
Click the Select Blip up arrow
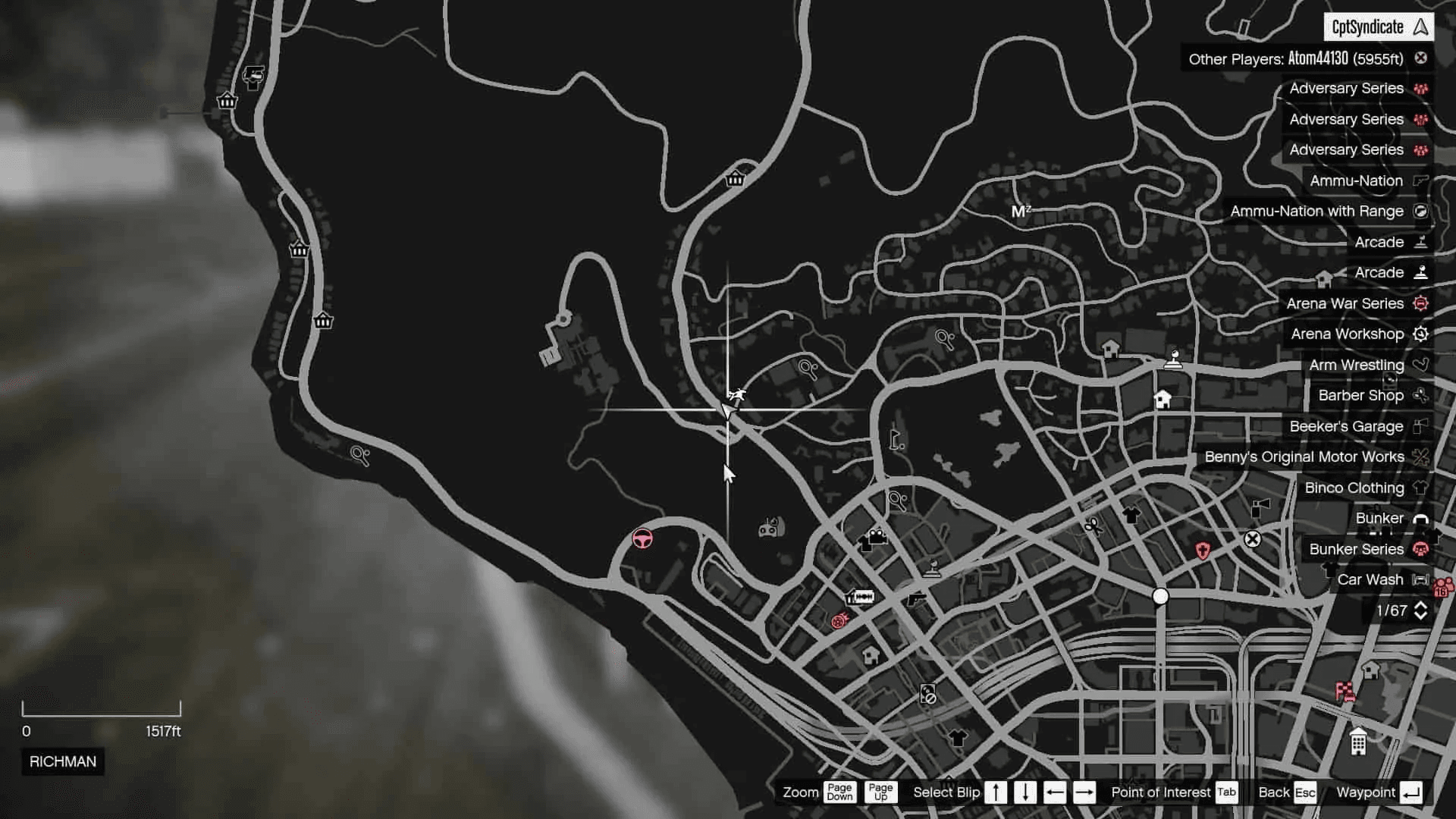[996, 792]
